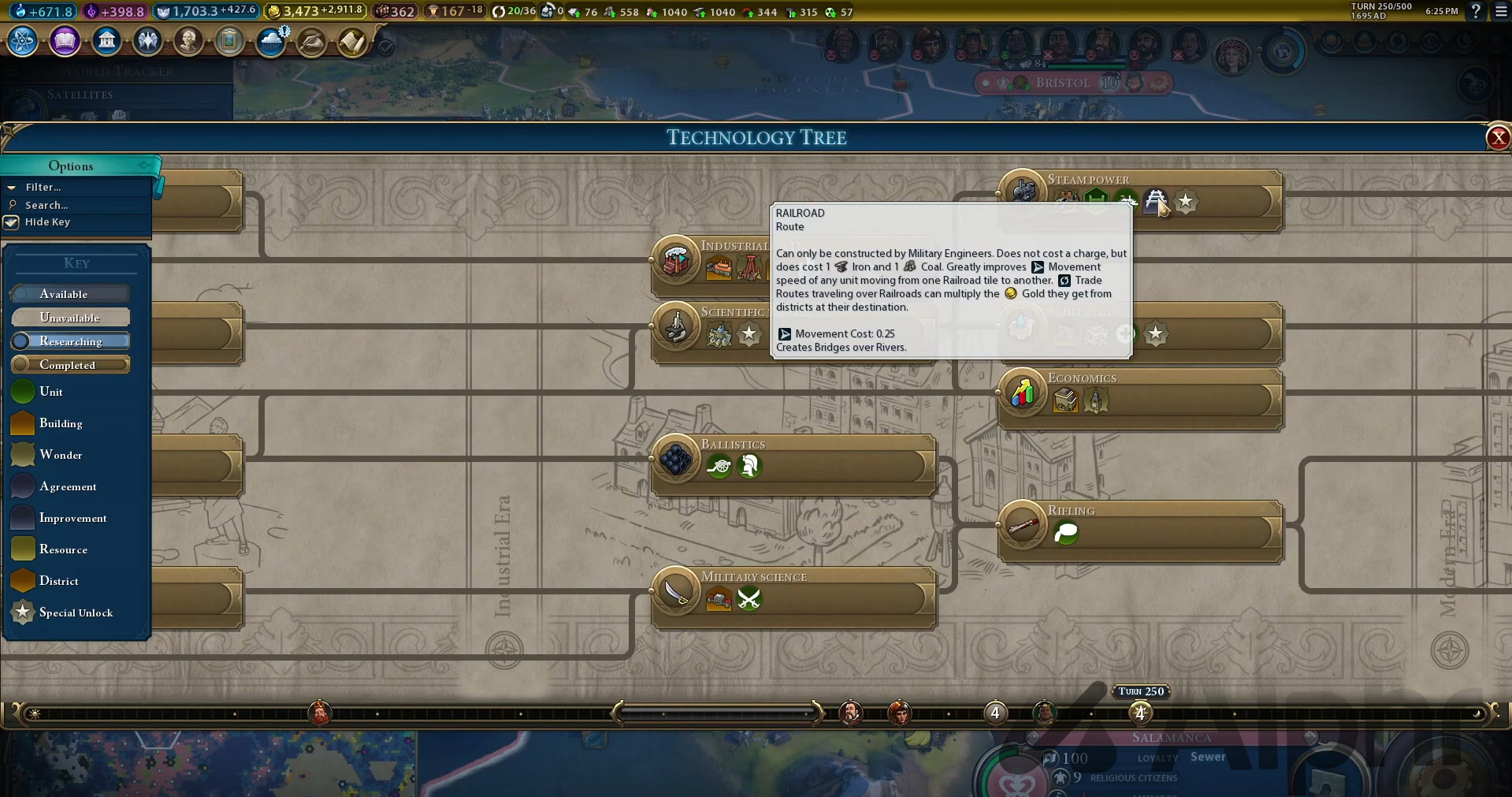This screenshot has width=1512, height=797.
Task: Toggle the Hide Key checkbox
Action: pyautogui.click(x=13, y=222)
